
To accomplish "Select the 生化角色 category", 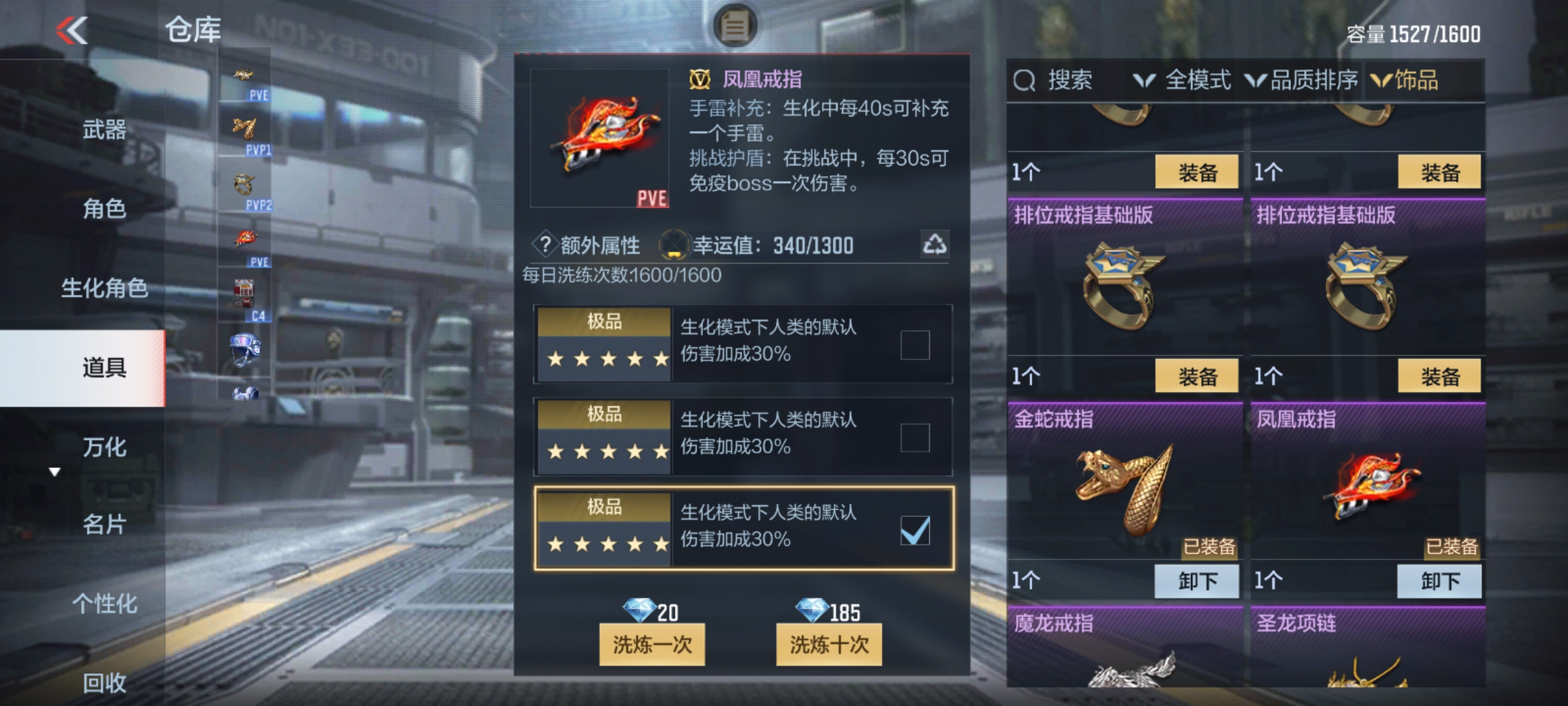I will pos(105,288).
